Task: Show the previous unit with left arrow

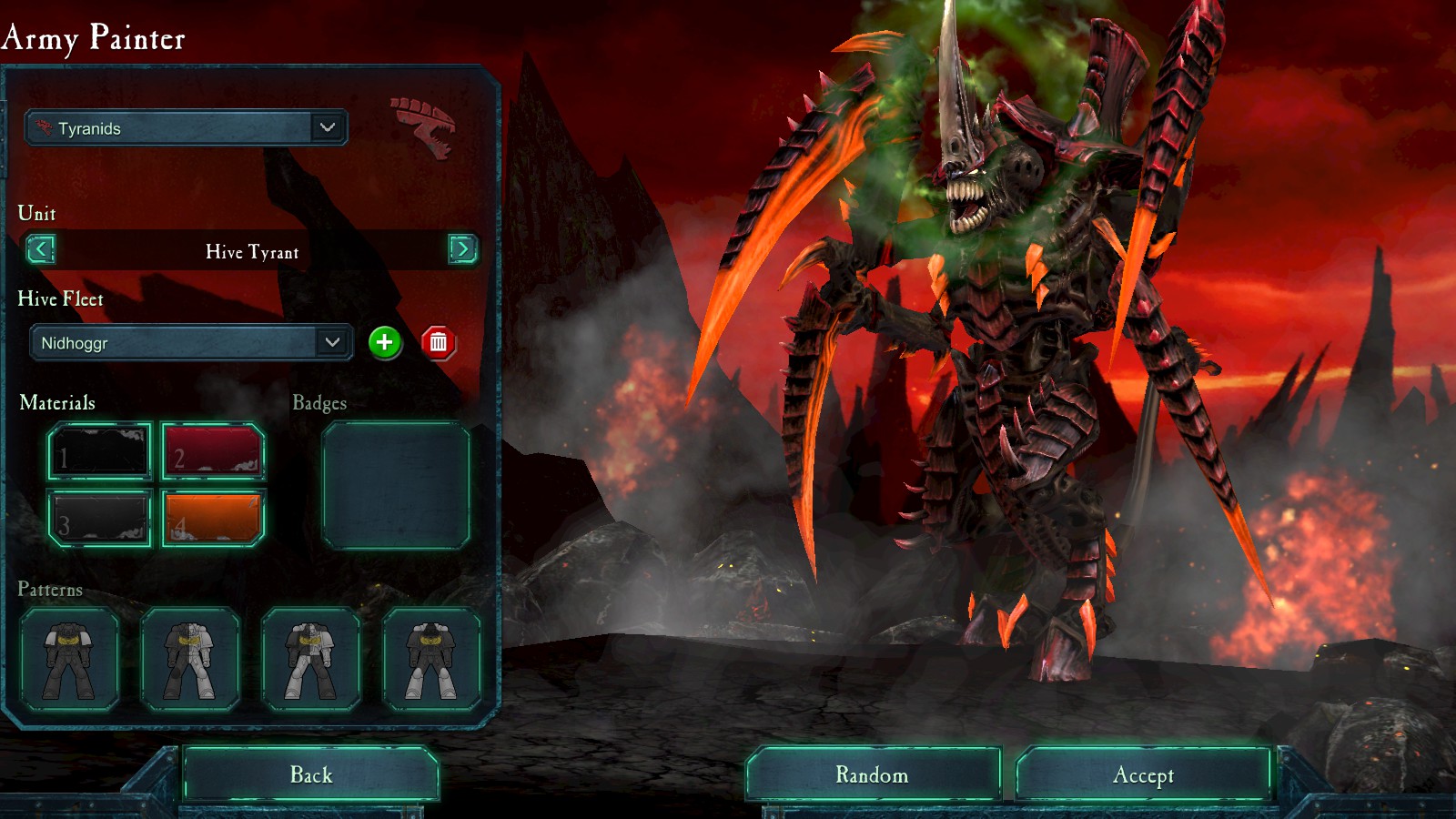Action: 41,249
